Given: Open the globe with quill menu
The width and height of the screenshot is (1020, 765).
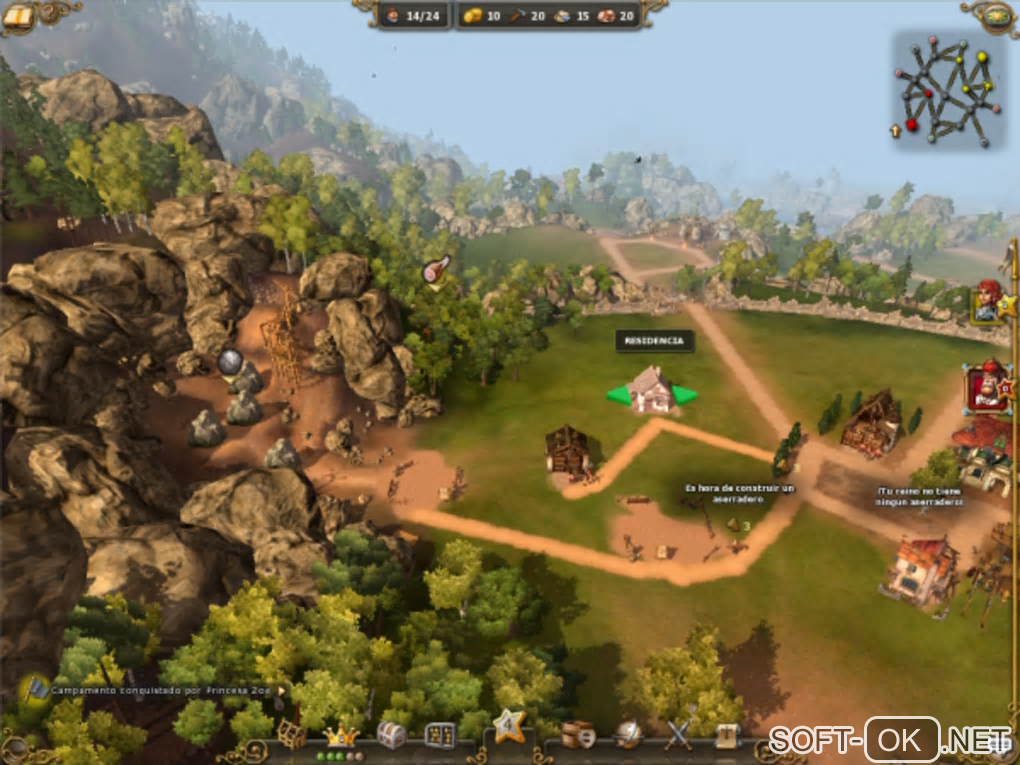Looking at the screenshot, I should [629, 735].
